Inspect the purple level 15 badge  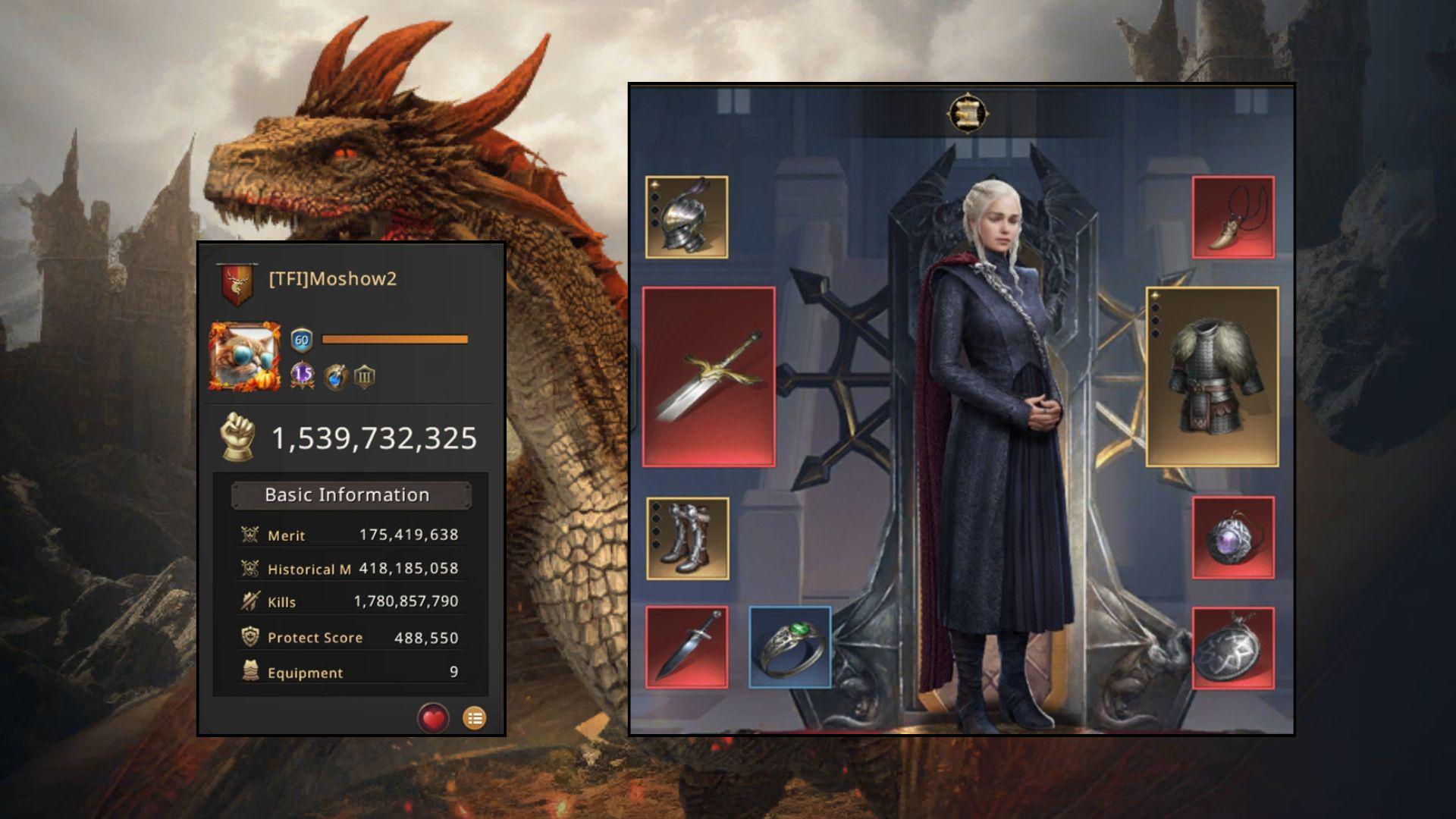303,375
